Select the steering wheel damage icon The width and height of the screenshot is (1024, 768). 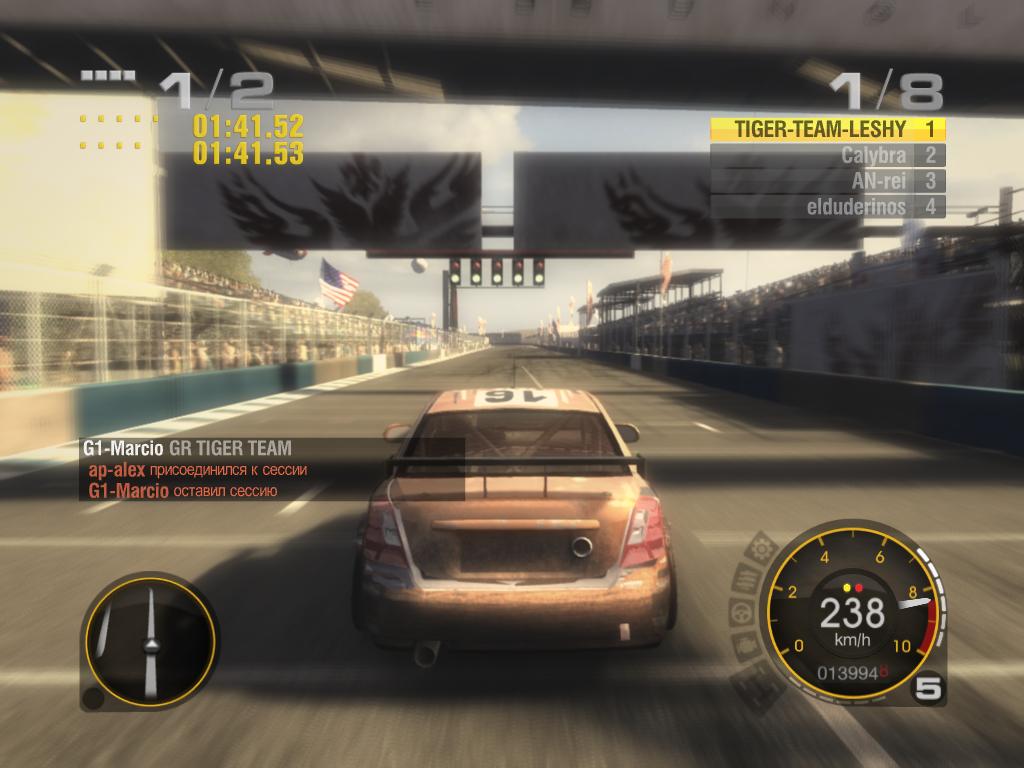click(740, 611)
